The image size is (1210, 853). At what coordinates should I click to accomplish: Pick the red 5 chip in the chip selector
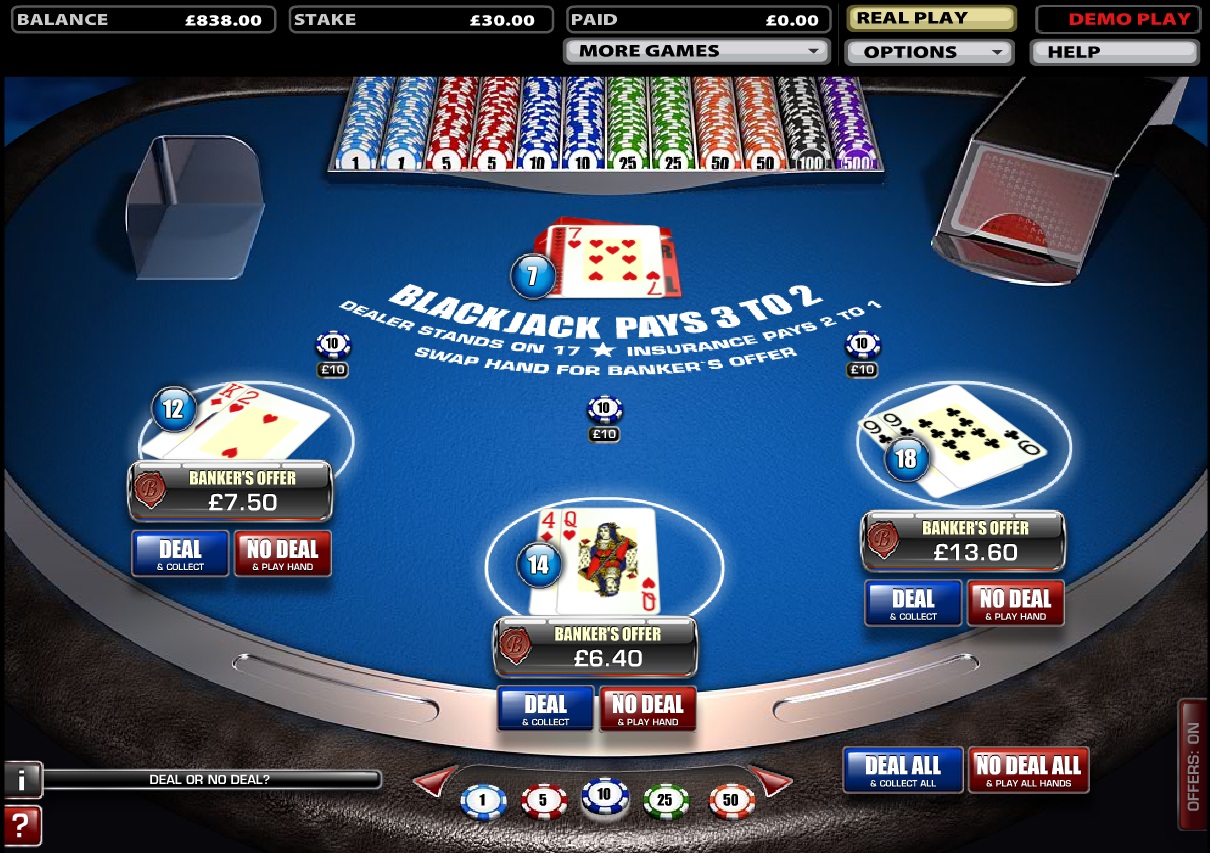click(544, 801)
